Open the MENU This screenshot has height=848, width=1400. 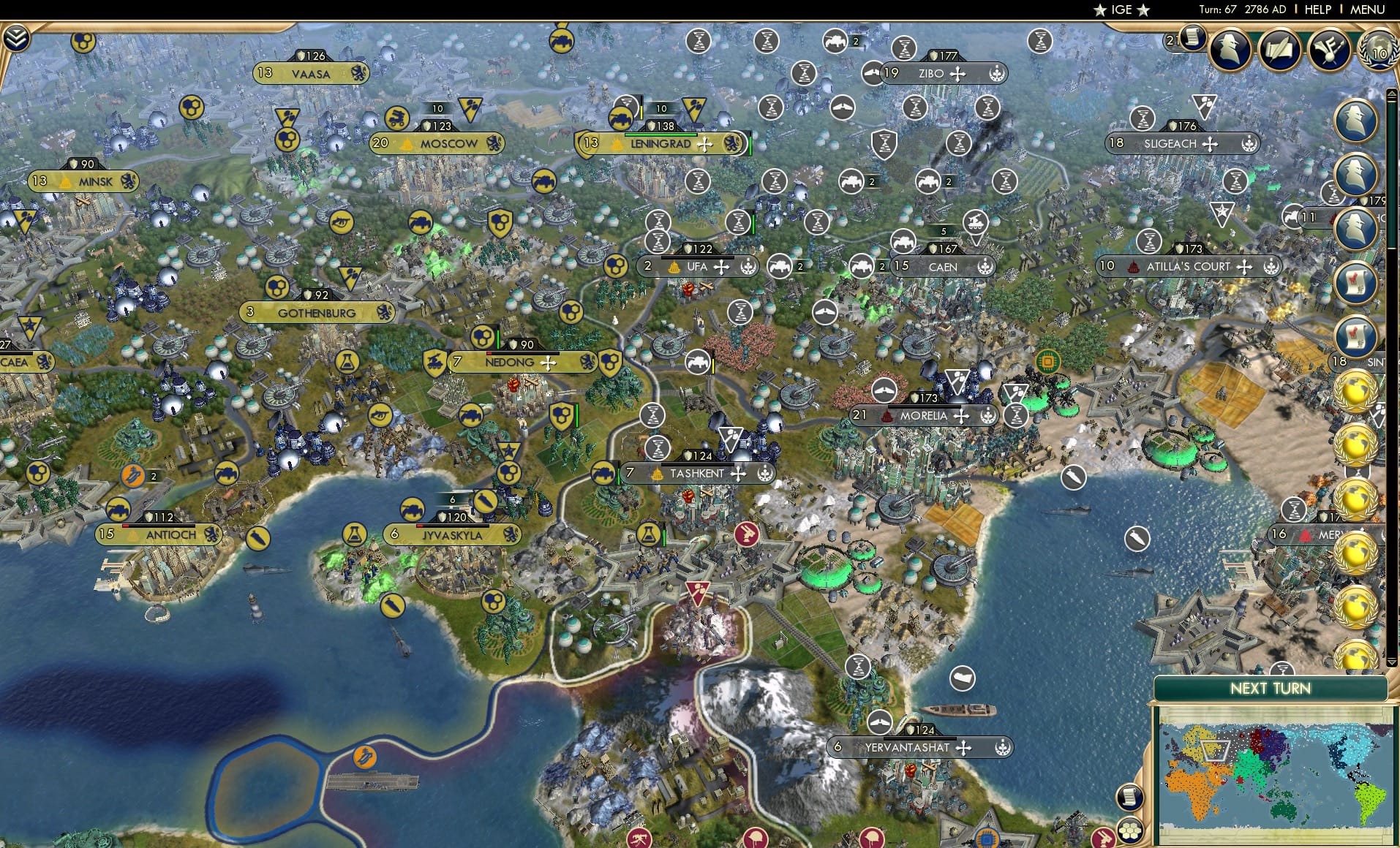point(1366,10)
